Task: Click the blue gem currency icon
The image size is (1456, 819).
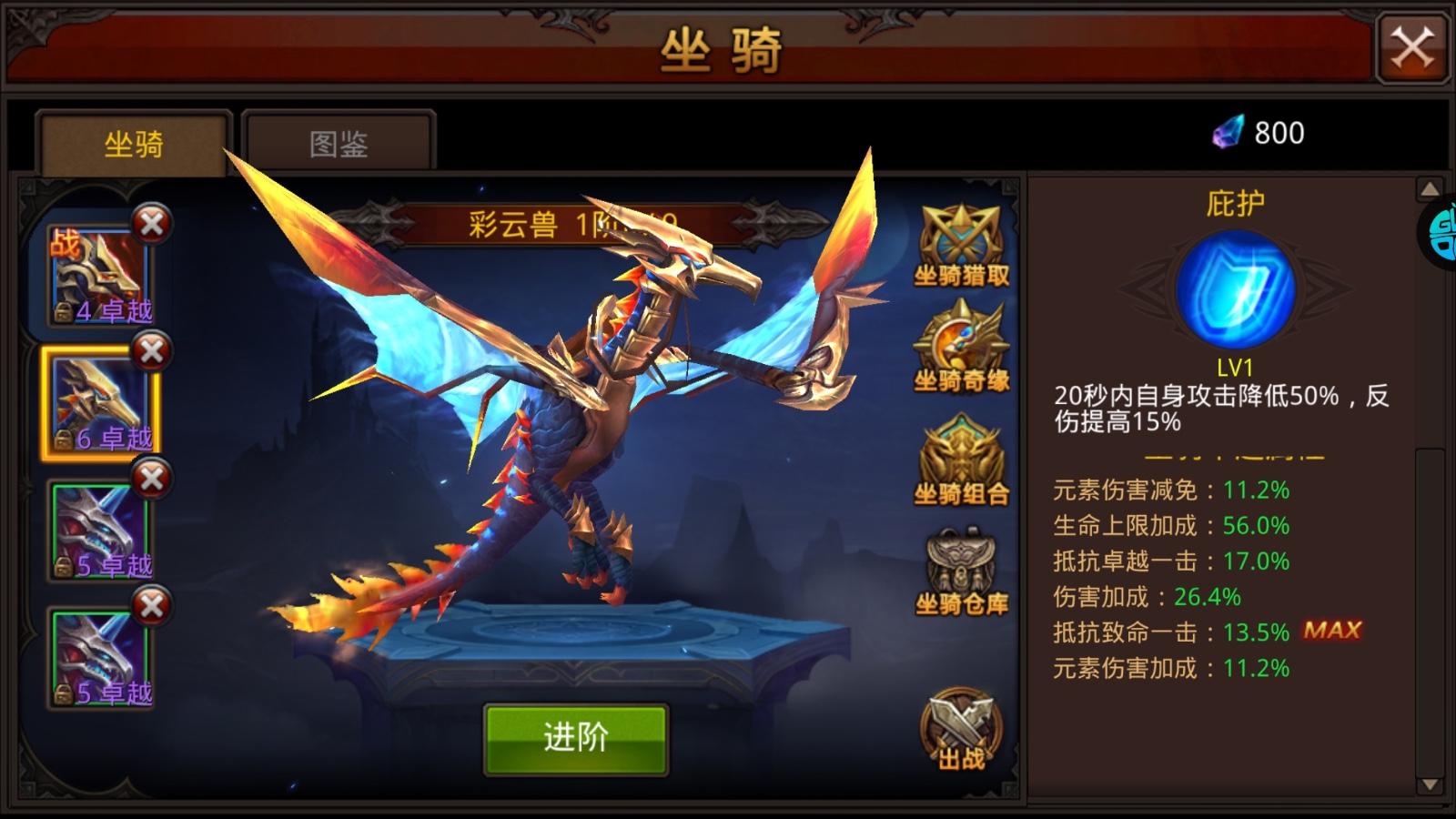Action: point(1229,133)
